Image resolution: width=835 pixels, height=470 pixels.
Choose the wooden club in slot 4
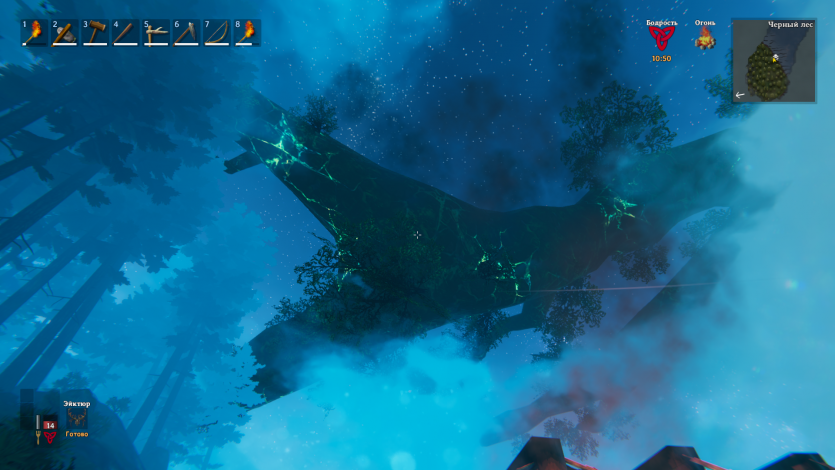click(125, 33)
